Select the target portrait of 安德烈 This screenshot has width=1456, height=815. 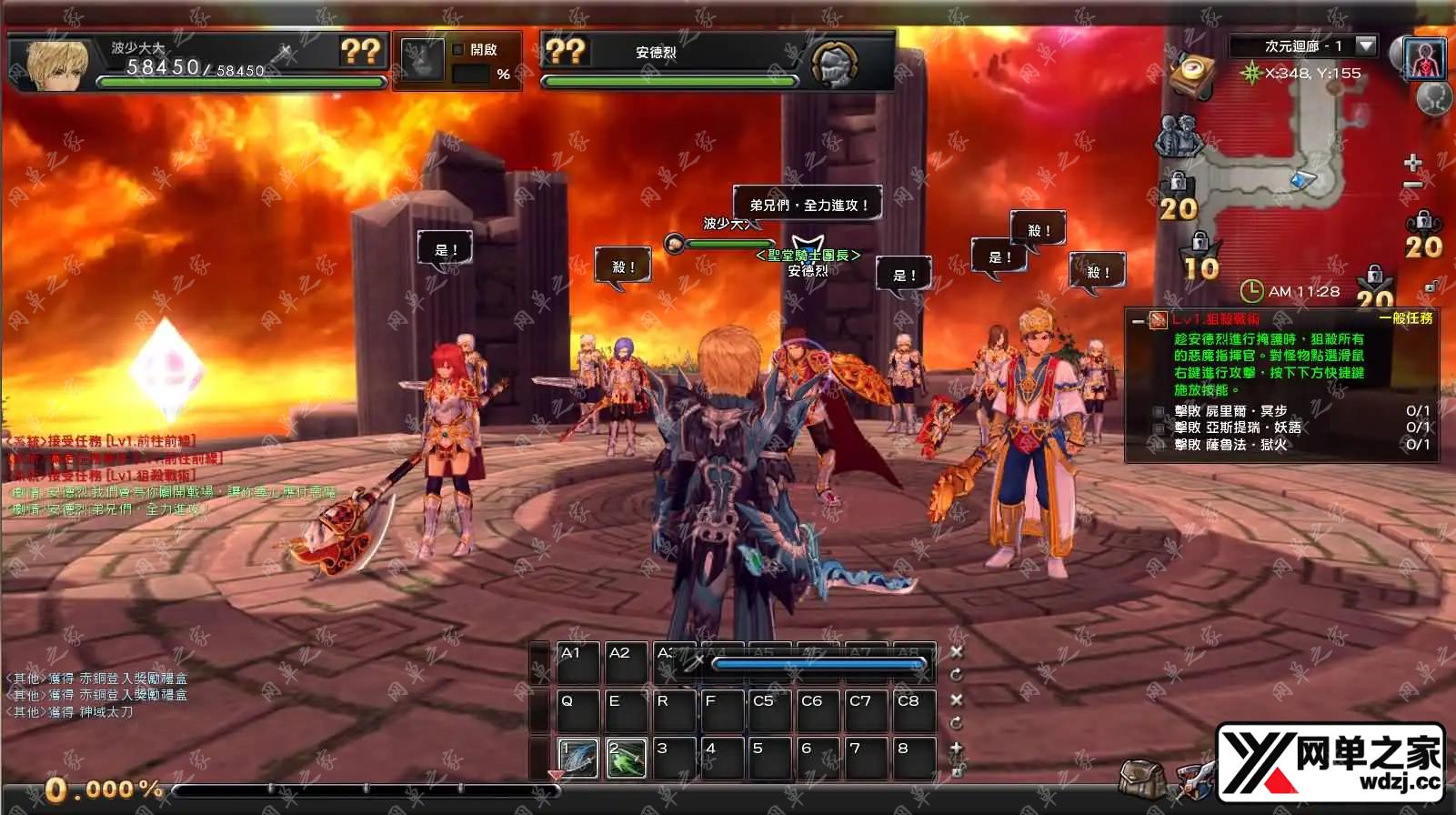[x=833, y=64]
